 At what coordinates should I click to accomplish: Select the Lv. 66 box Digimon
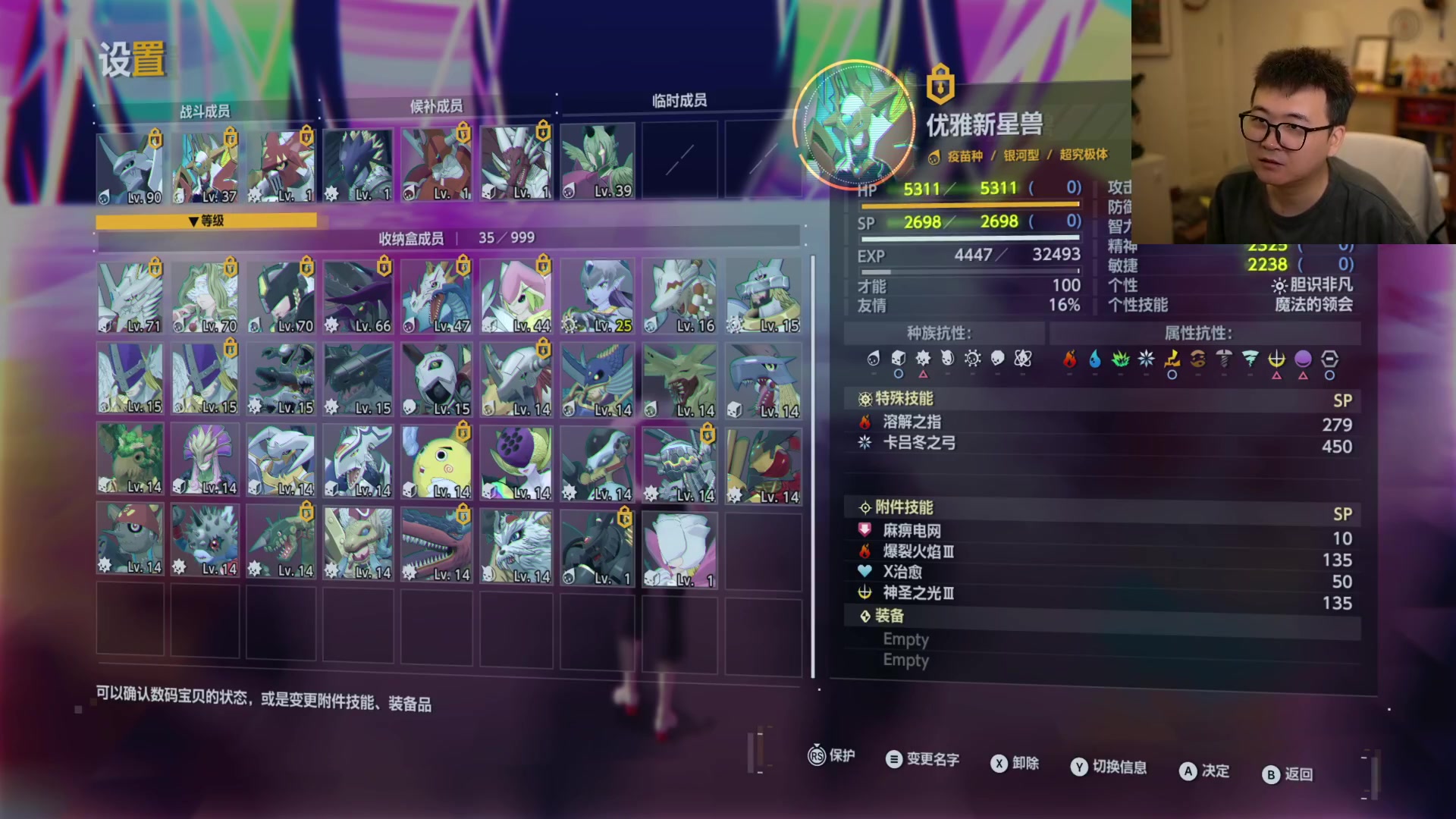[x=359, y=297]
